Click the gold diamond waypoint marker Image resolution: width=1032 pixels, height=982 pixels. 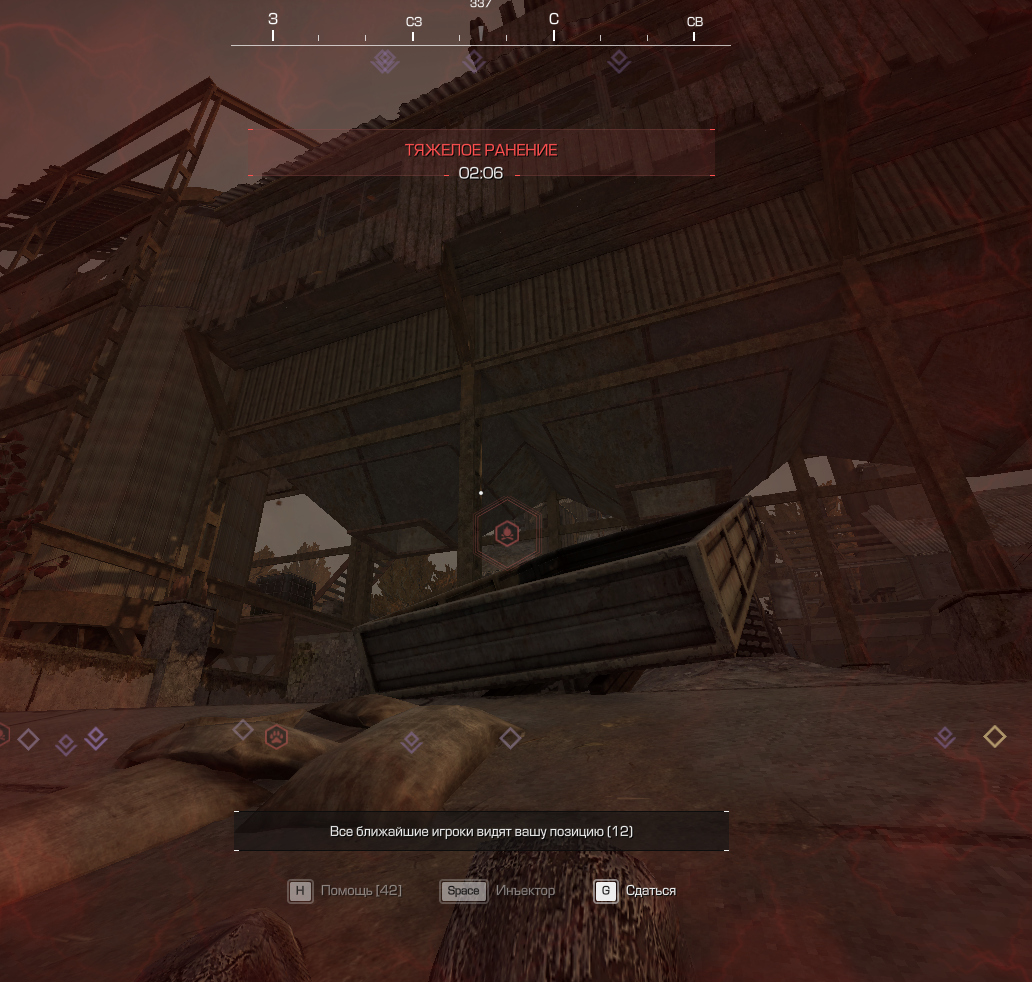[x=994, y=737]
